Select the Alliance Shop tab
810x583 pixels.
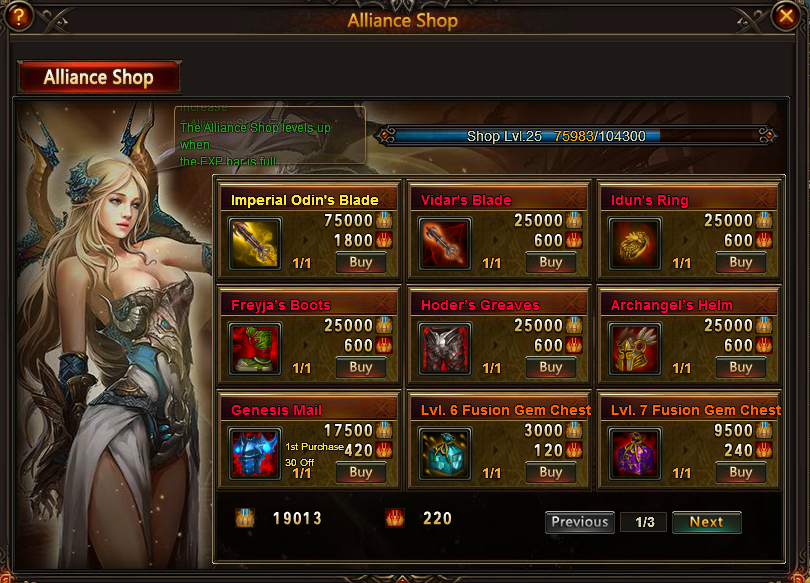pyautogui.click(x=99, y=77)
